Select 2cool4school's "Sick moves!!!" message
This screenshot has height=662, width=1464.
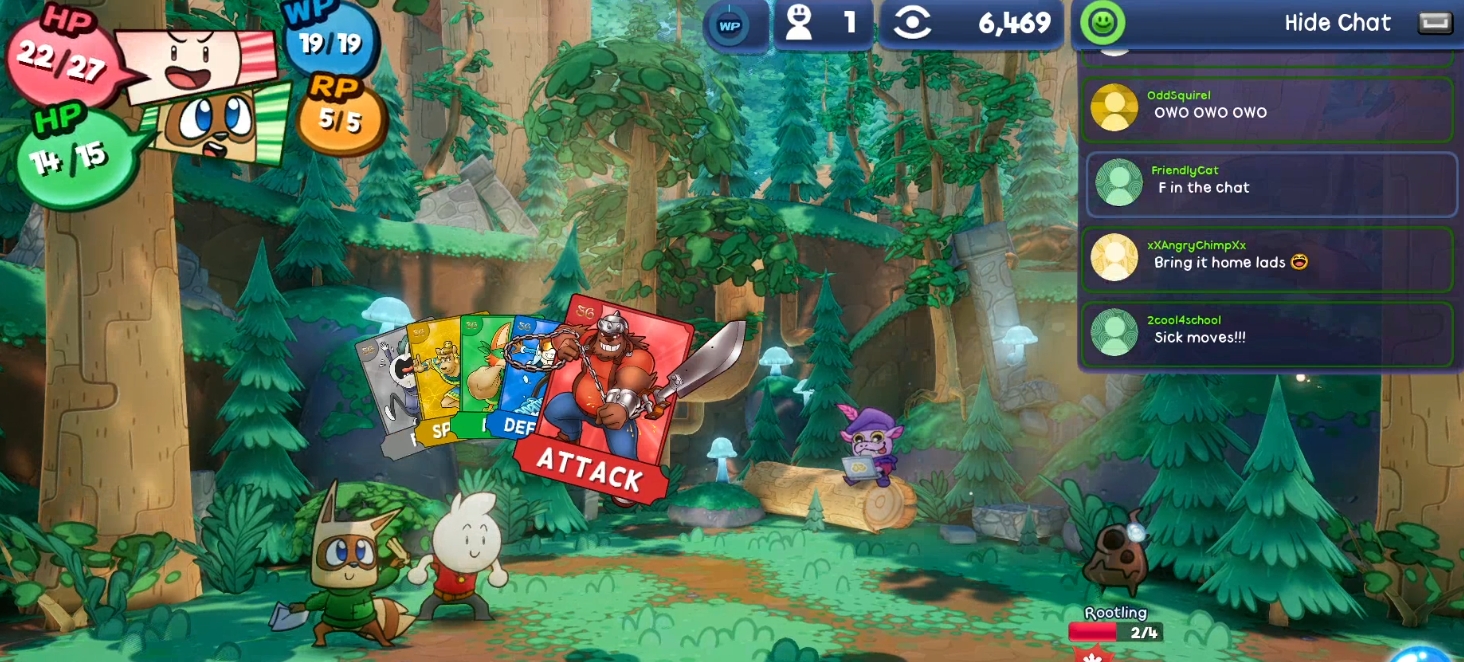(1267, 333)
